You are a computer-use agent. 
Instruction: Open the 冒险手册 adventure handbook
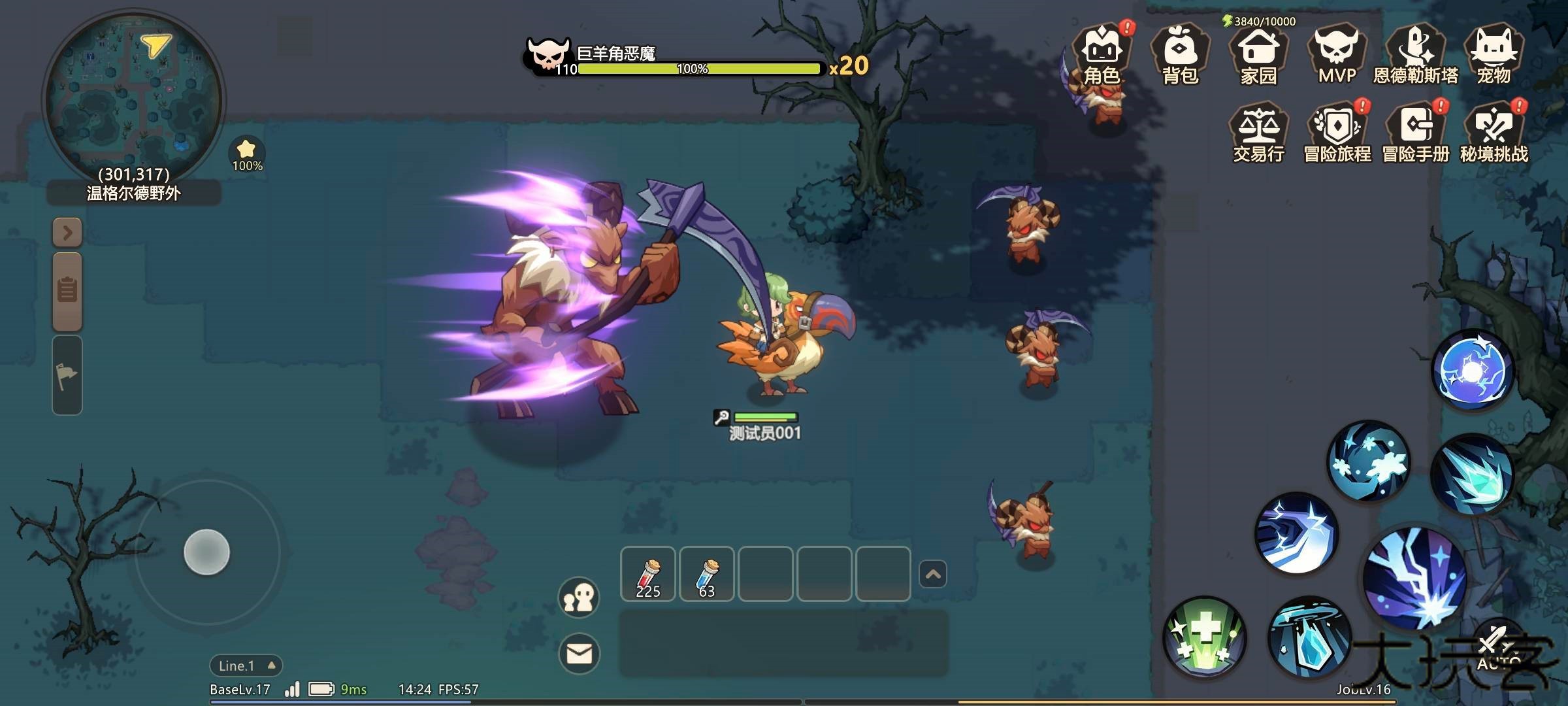(1415, 134)
